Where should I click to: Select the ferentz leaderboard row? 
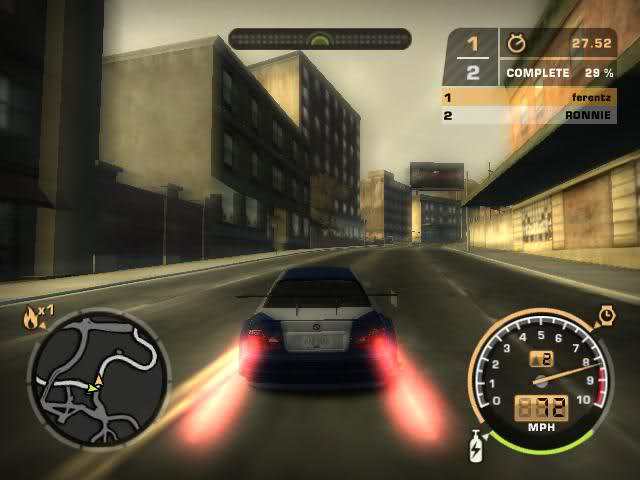[529, 98]
